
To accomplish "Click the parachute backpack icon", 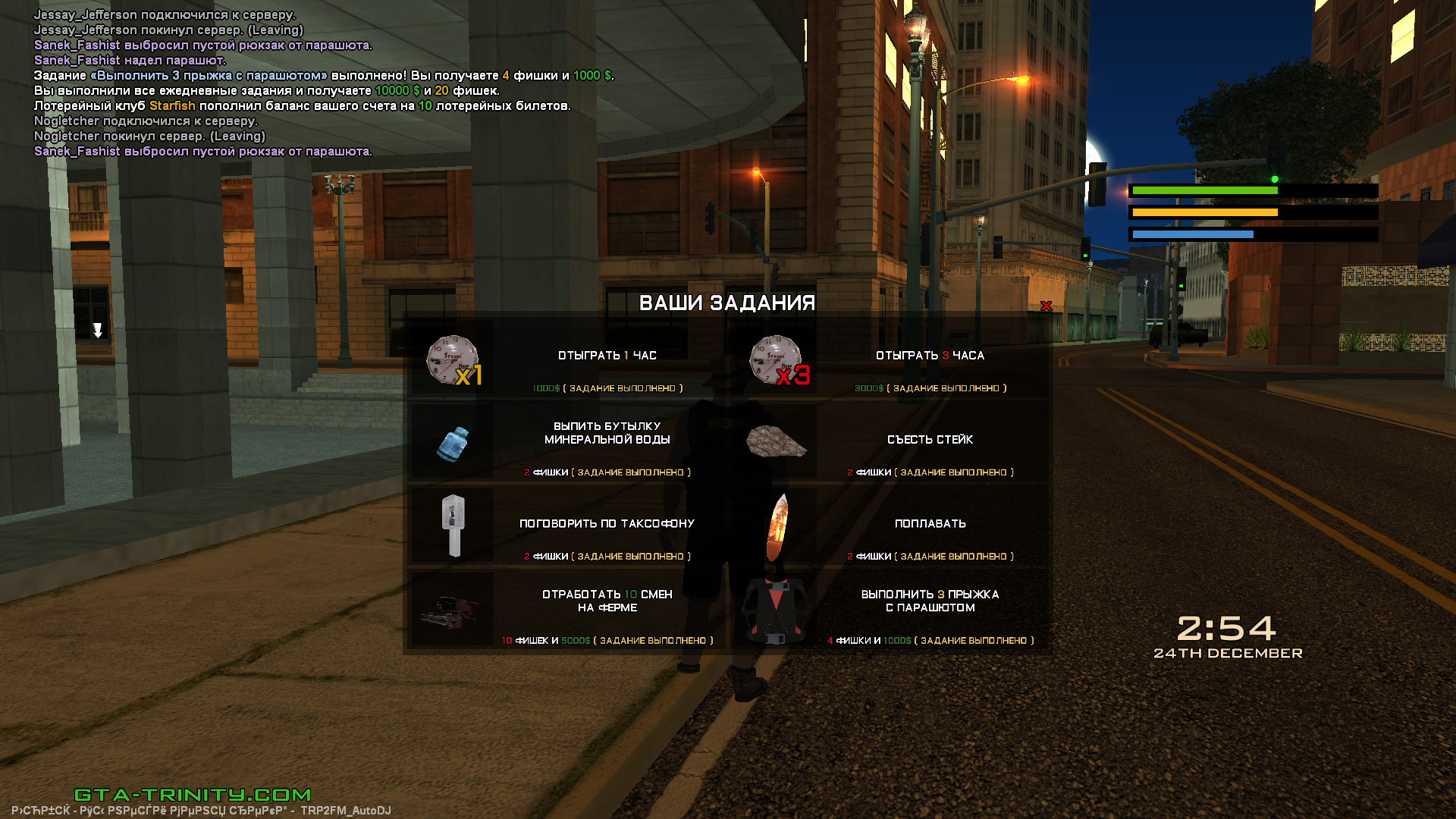I will coord(775,610).
